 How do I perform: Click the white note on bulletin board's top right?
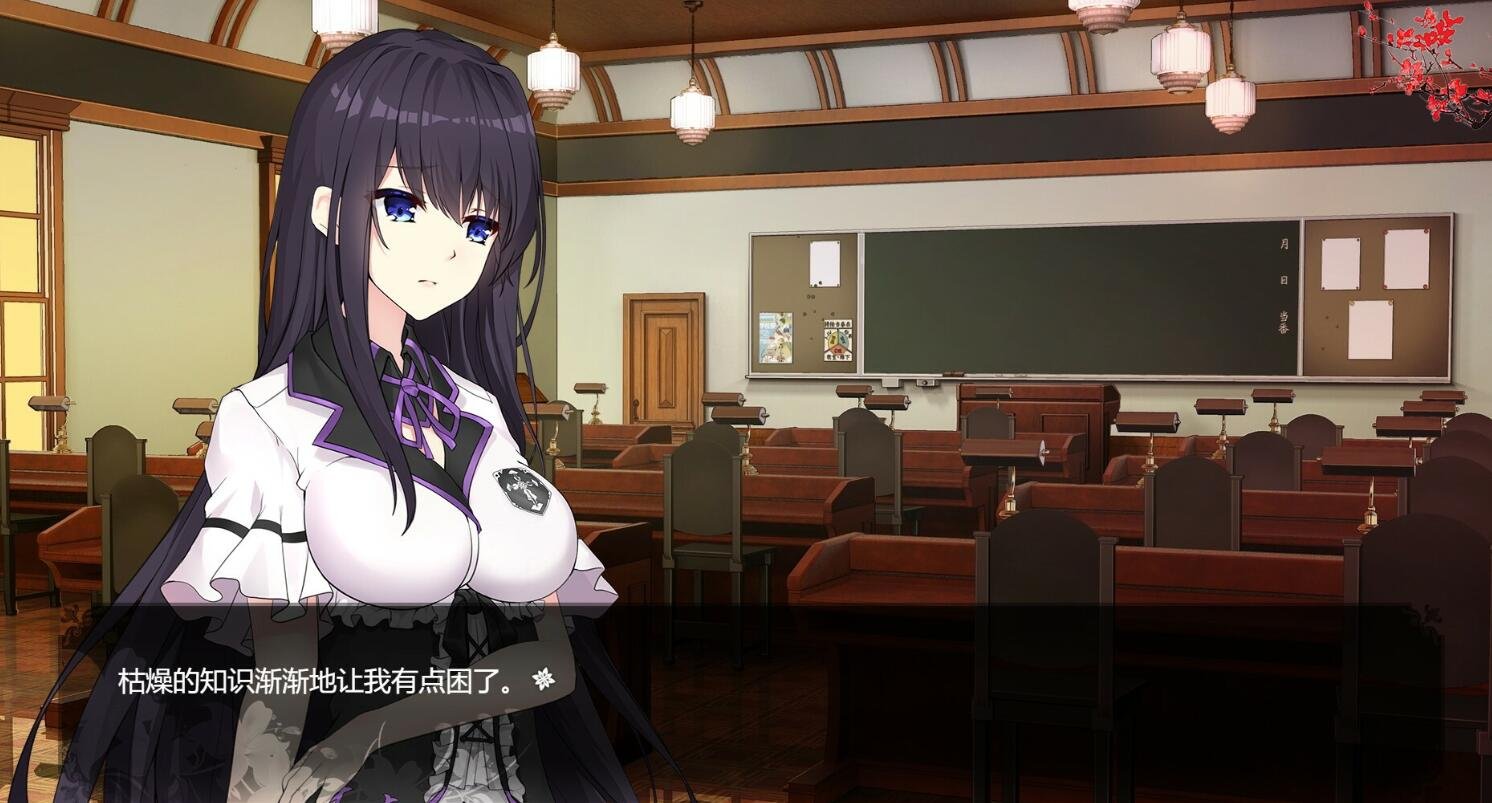click(1406, 260)
